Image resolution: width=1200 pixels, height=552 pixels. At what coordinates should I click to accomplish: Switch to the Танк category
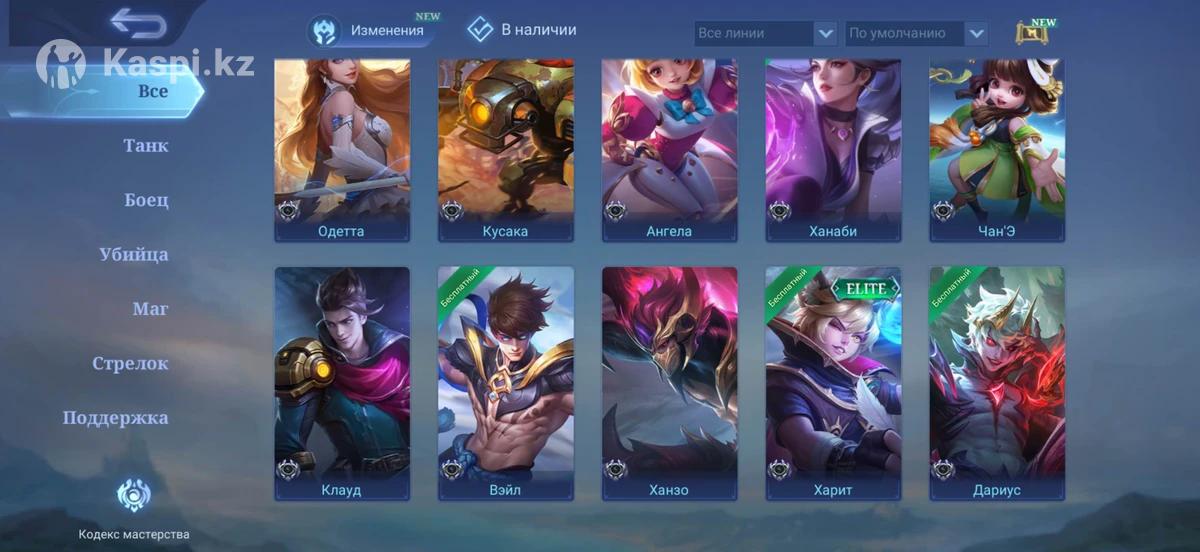[x=146, y=146]
